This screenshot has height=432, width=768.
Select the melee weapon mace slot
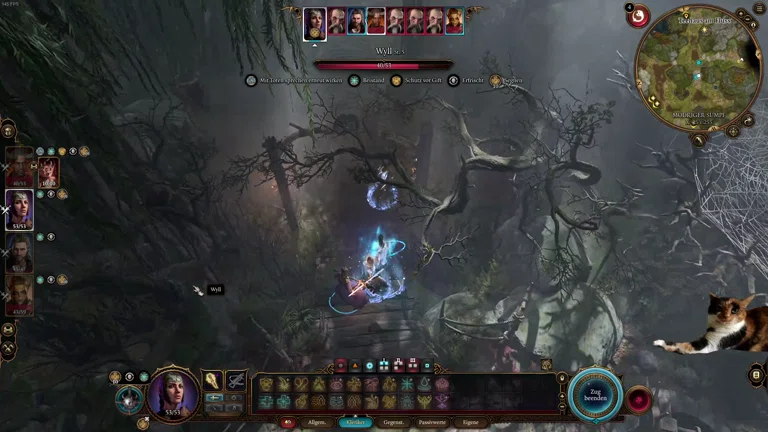coord(213,380)
